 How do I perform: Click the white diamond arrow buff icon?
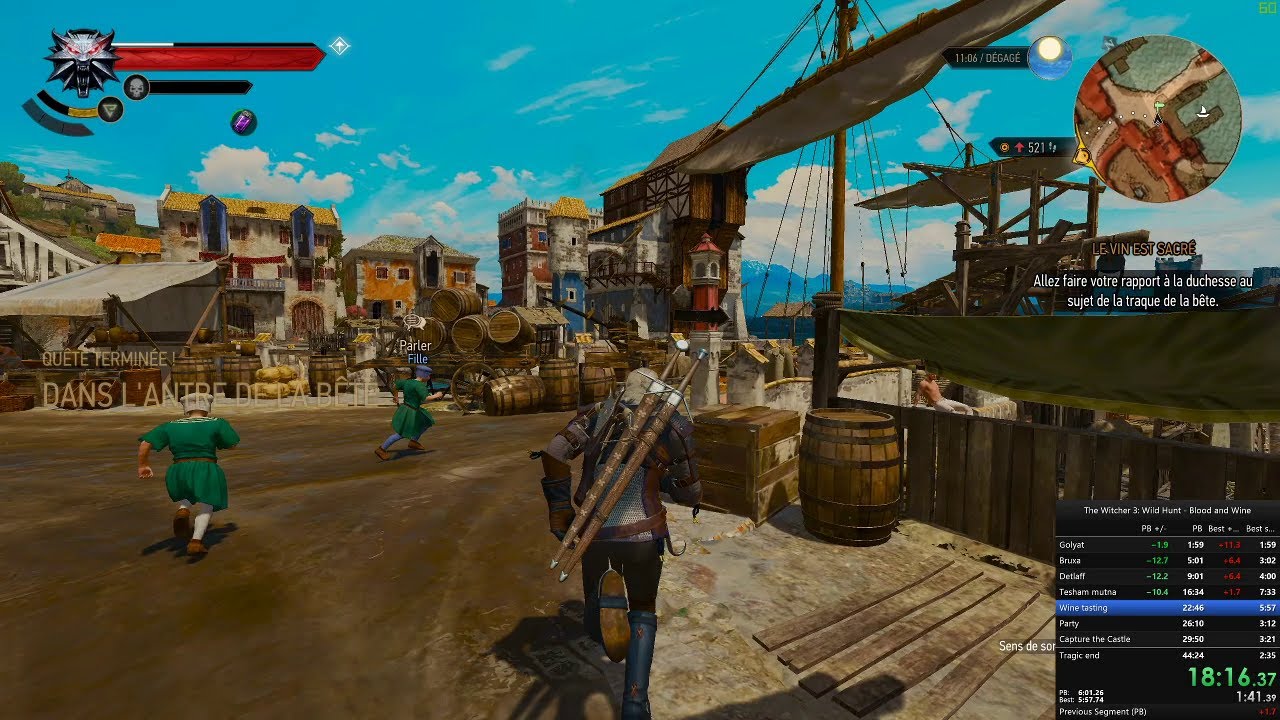click(340, 46)
